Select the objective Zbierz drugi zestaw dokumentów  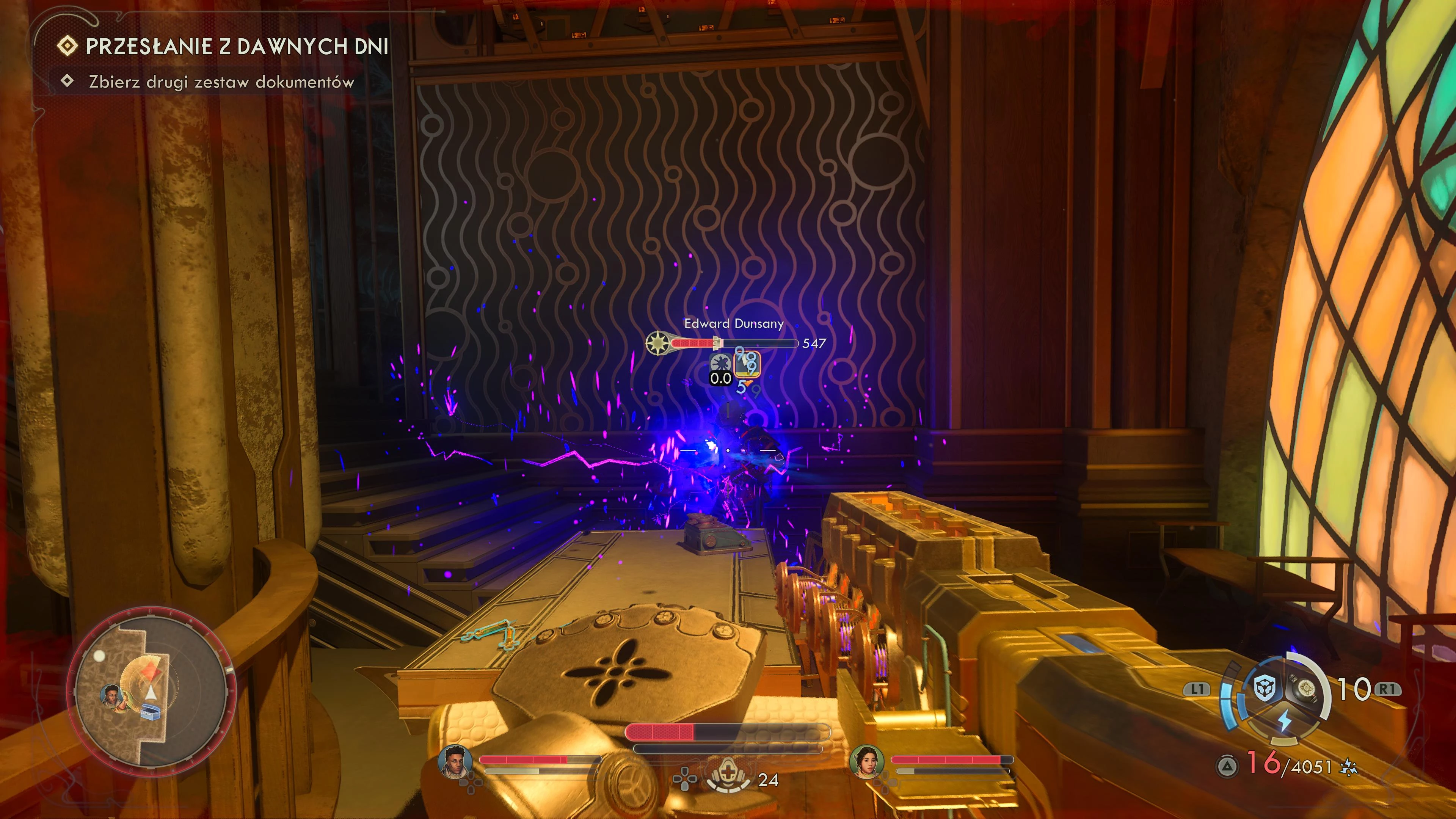pos(221,82)
